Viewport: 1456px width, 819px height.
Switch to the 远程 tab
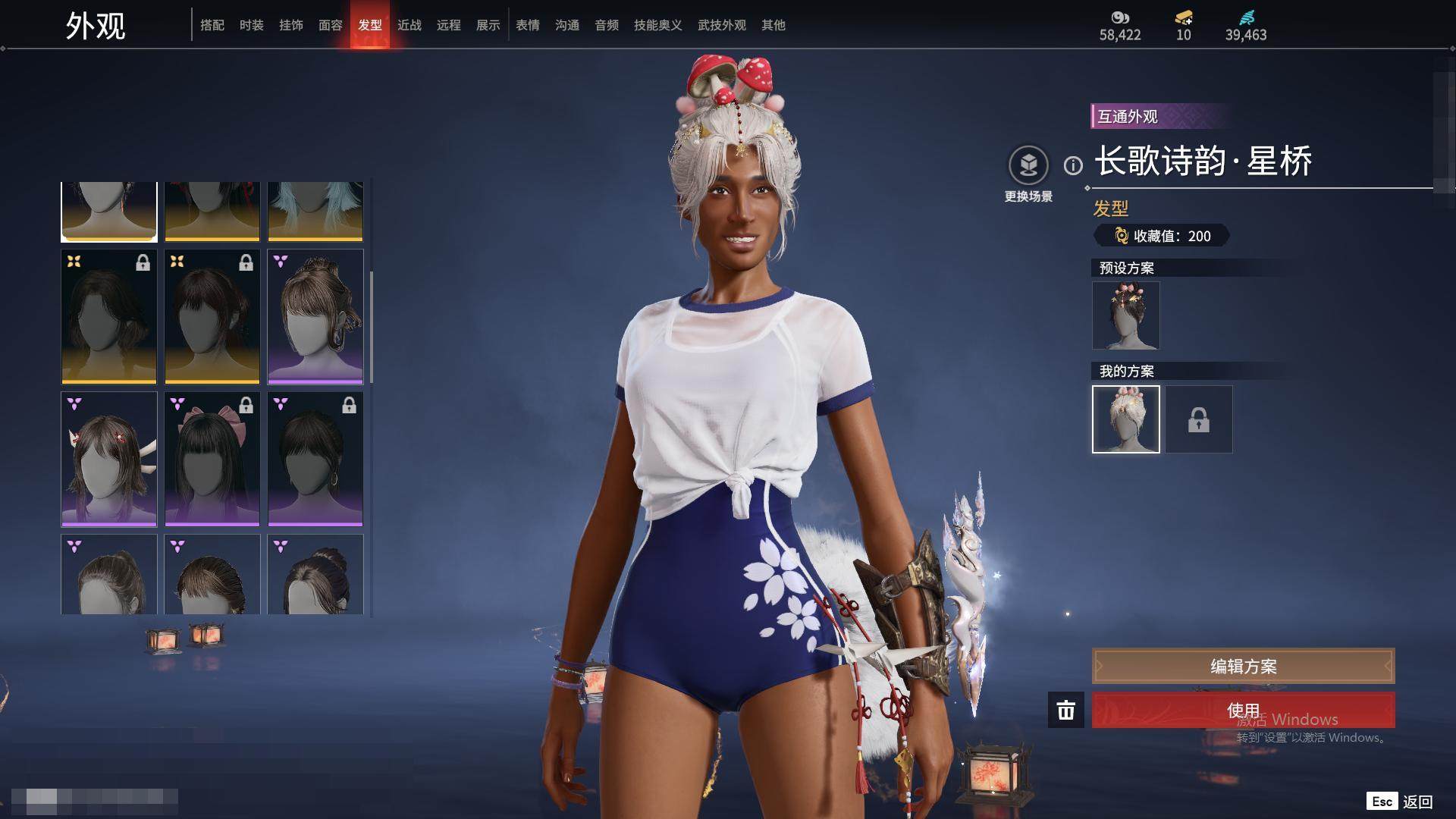point(449,25)
